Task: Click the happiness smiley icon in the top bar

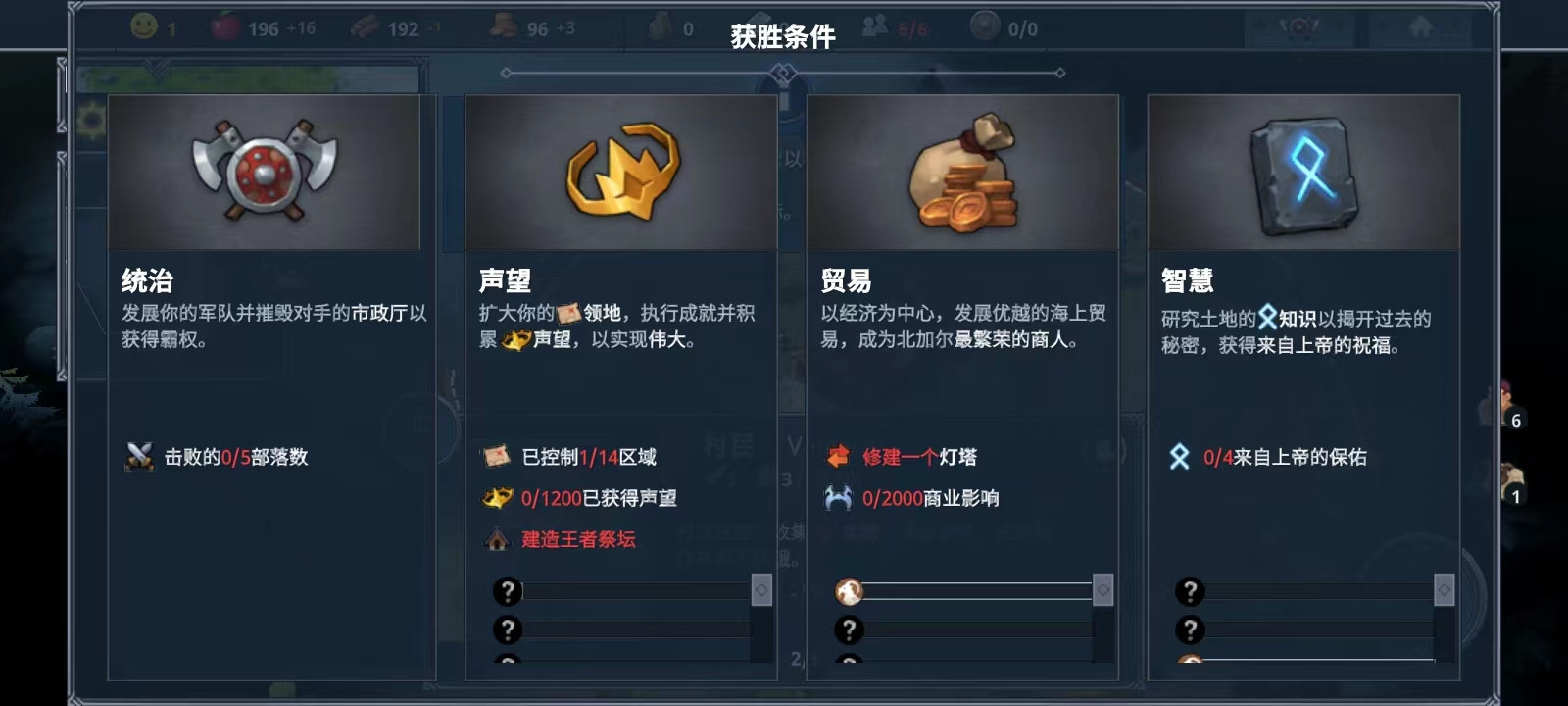Action: click(x=142, y=28)
